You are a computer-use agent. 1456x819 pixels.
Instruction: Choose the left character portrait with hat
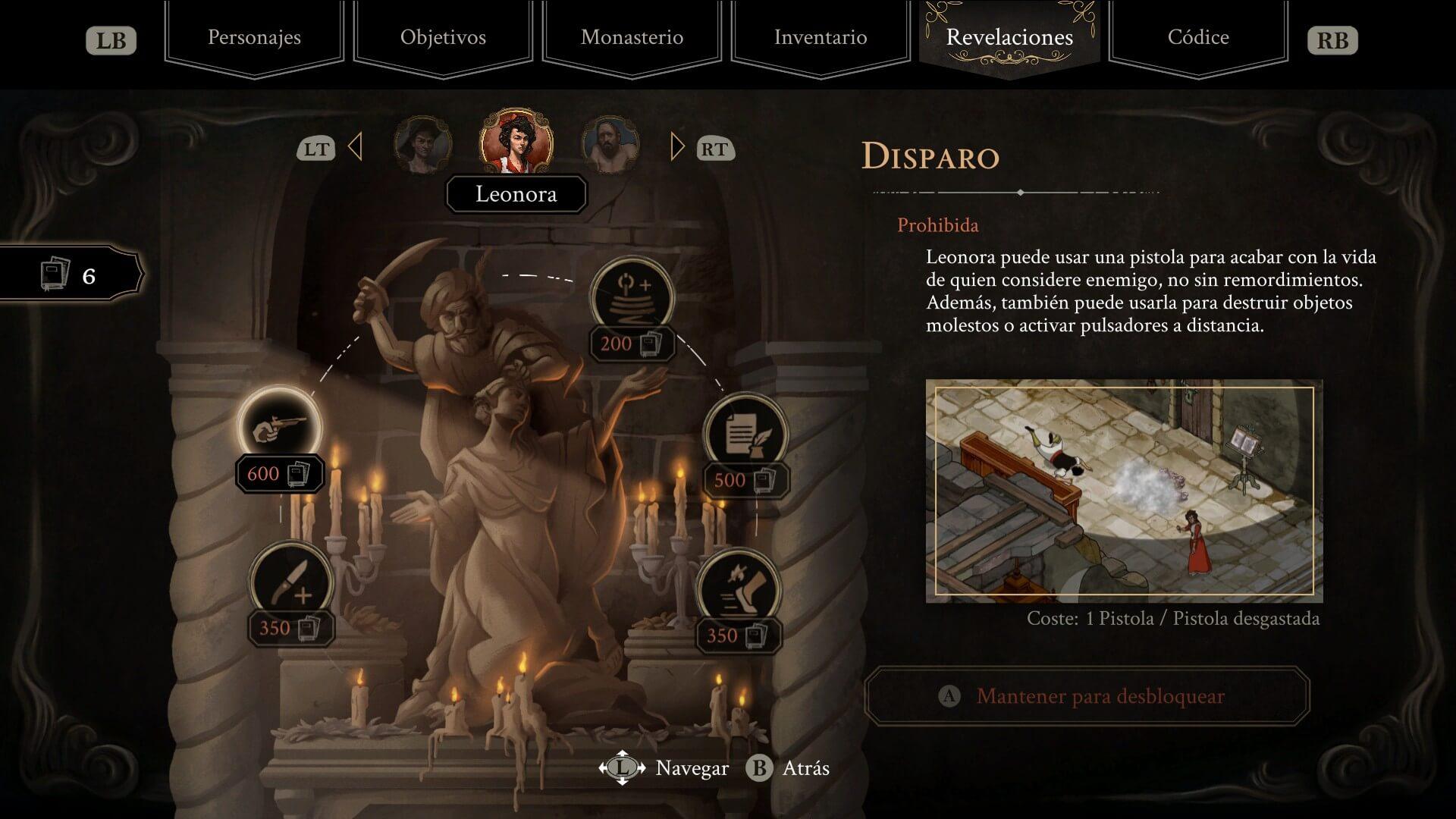click(x=422, y=146)
